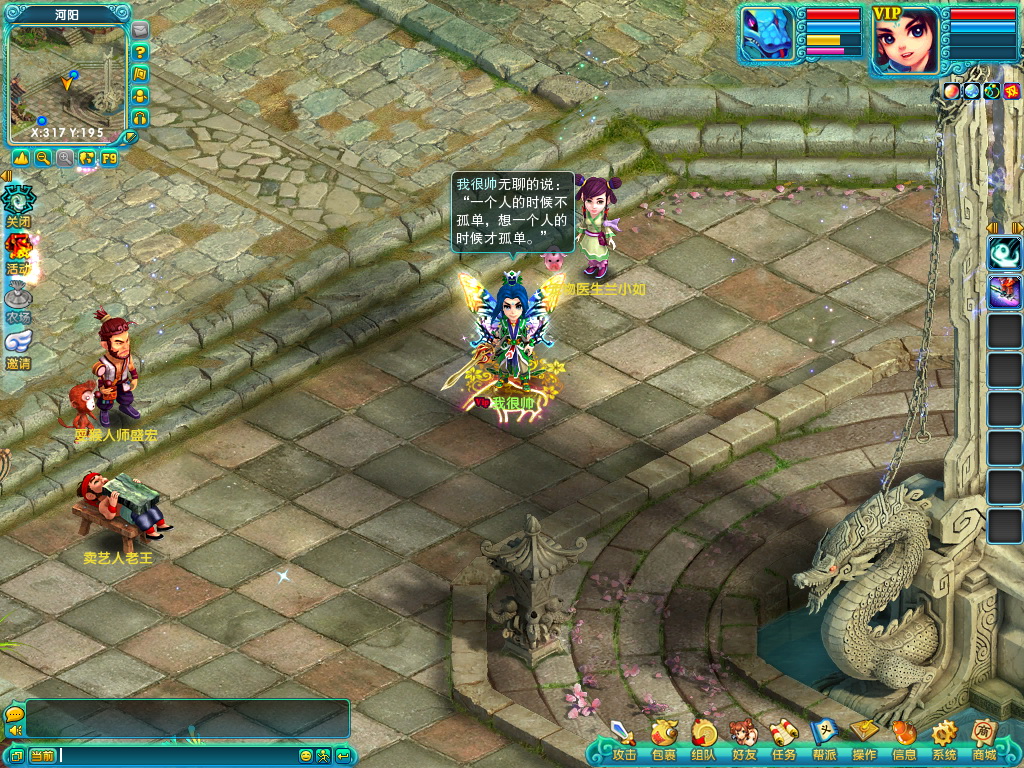Screen dimensions: 1024x768
Task: Click the 攻击 attack sword button
Action: pyautogui.click(x=624, y=738)
